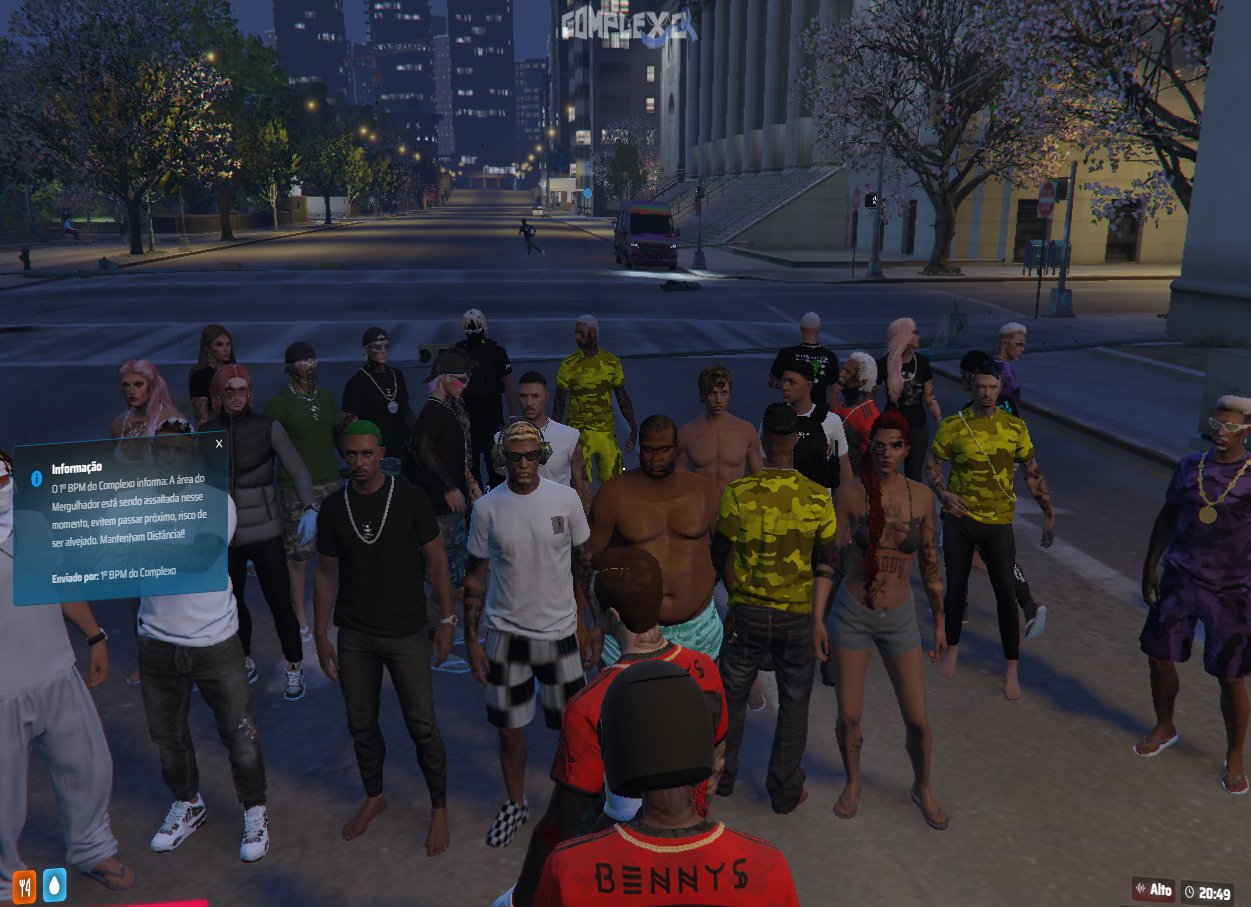Toggle the Alto voice range indicator
Viewport: 1251px width, 907px height.
(1153, 889)
